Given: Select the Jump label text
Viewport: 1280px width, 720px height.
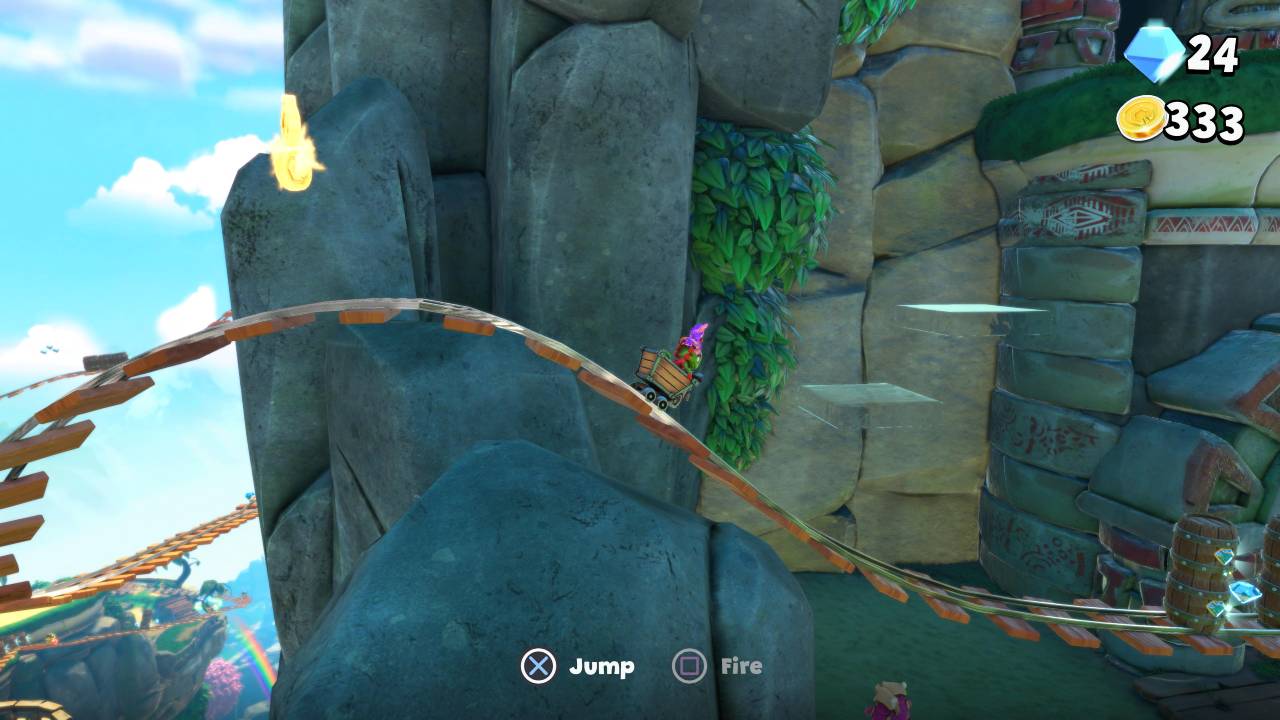Looking at the screenshot, I should (x=601, y=665).
